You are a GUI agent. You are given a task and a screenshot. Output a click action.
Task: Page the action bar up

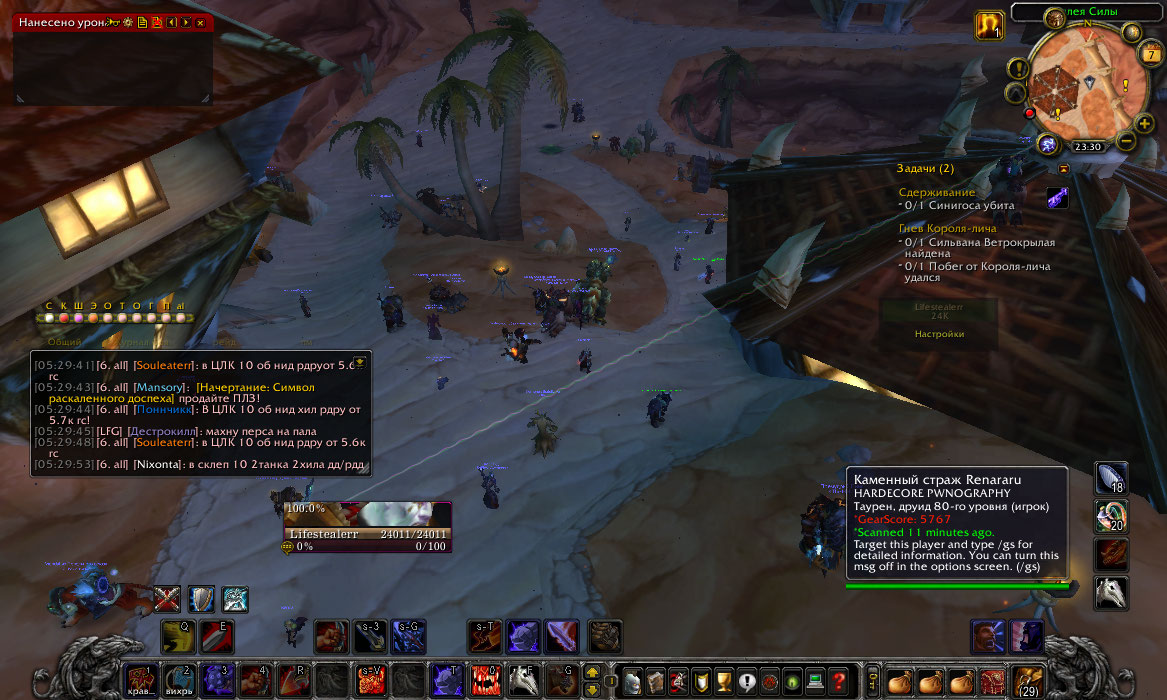pos(591,672)
